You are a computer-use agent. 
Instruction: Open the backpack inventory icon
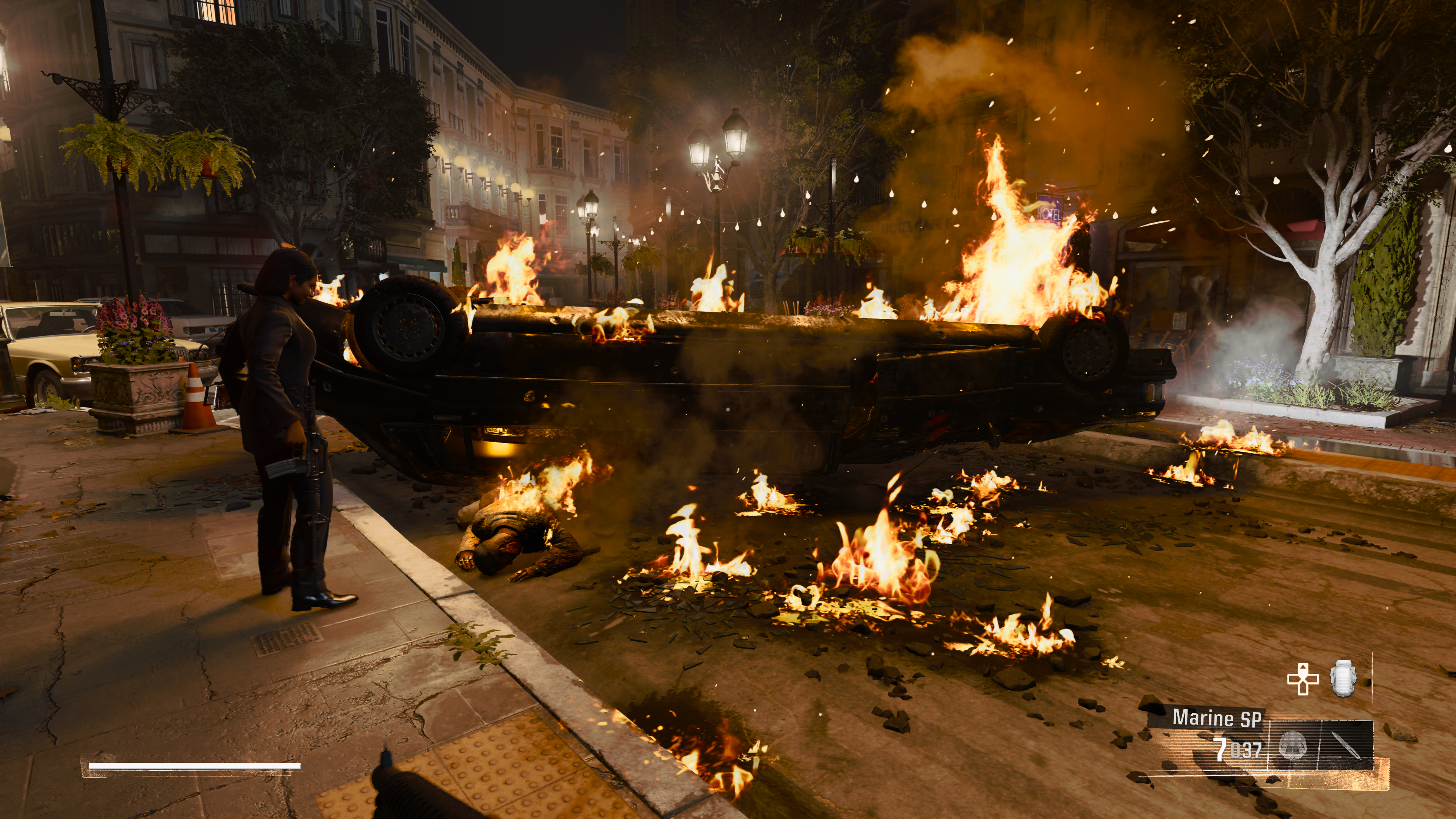click(1343, 679)
